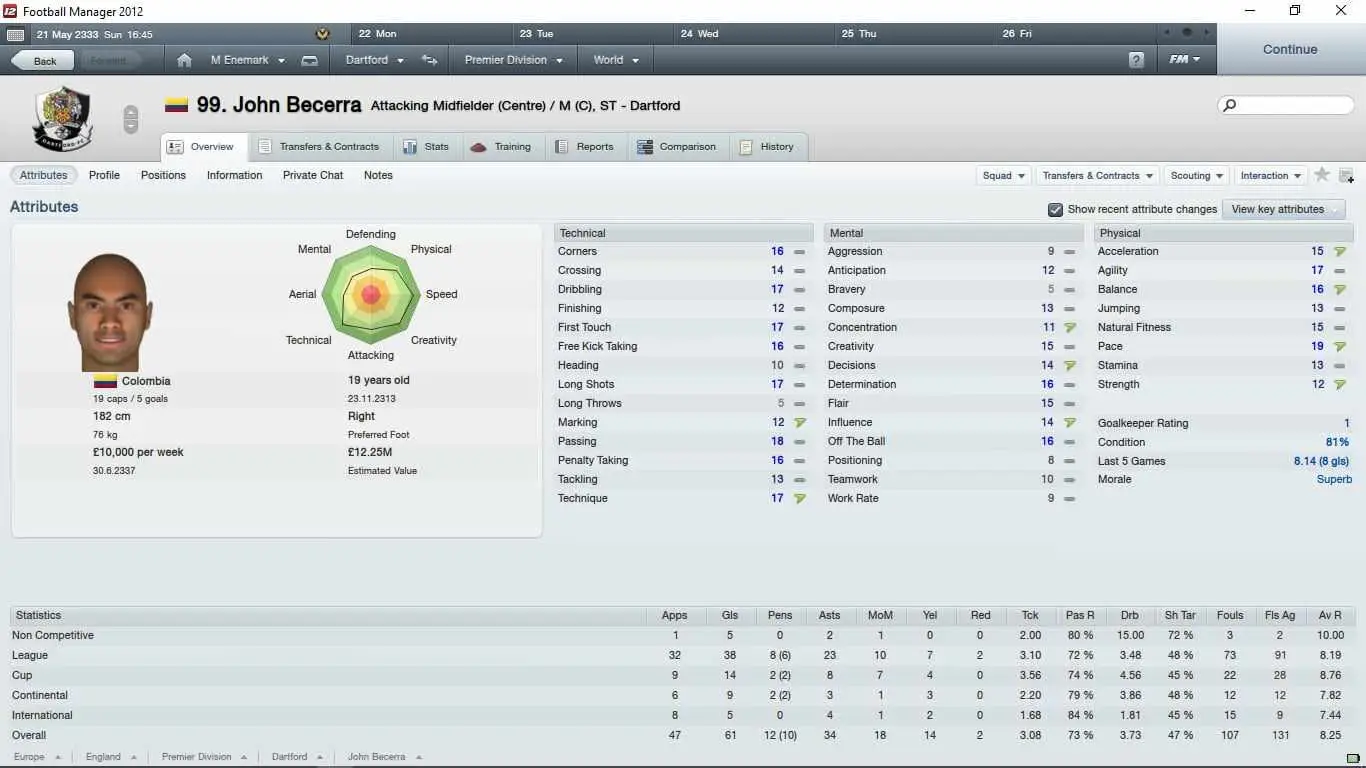The width and height of the screenshot is (1366, 768).
Task: Open the FM main menu
Action: pos(1184,60)
